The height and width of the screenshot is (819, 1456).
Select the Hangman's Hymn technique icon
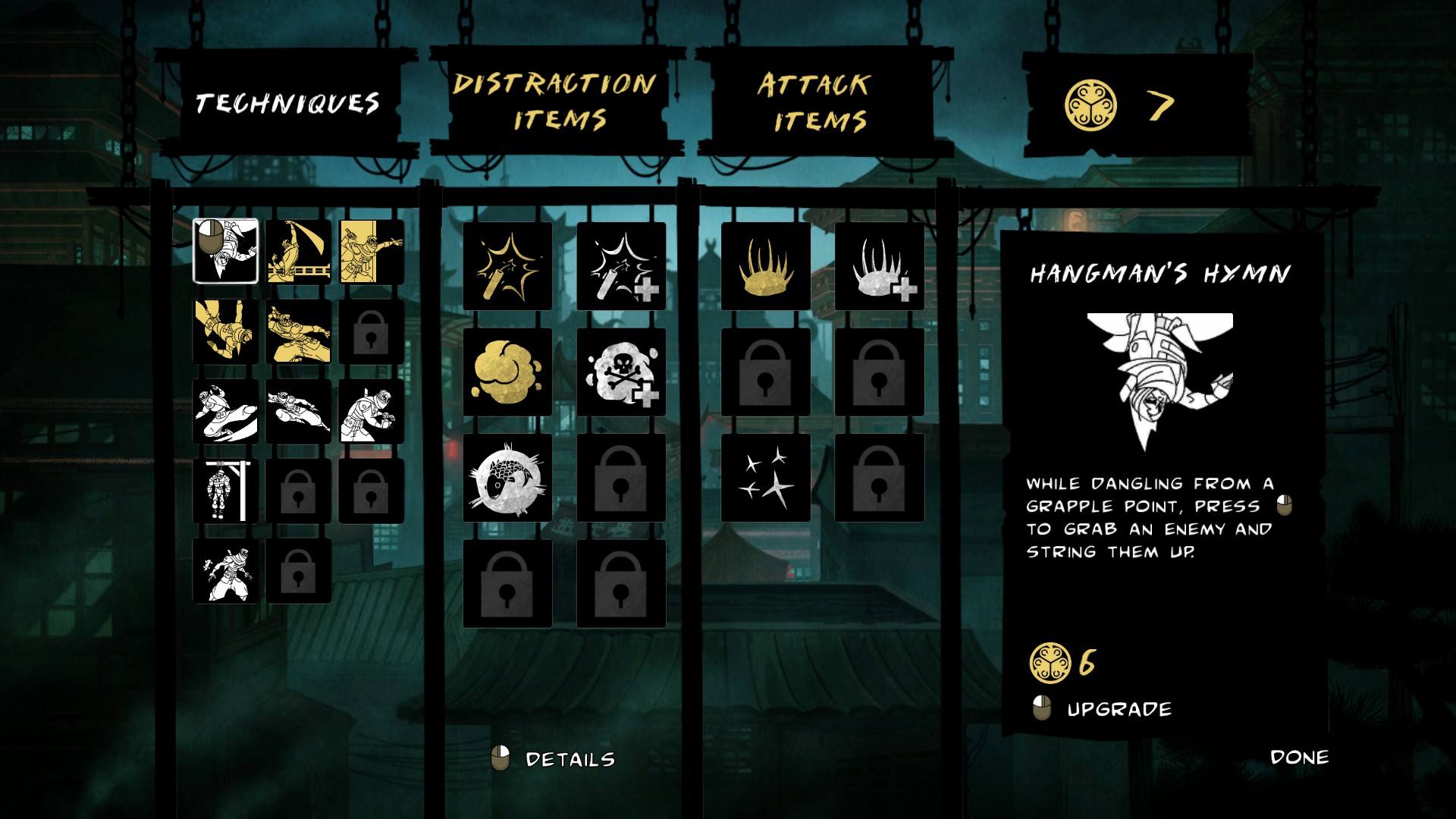[x=225, y=251]
